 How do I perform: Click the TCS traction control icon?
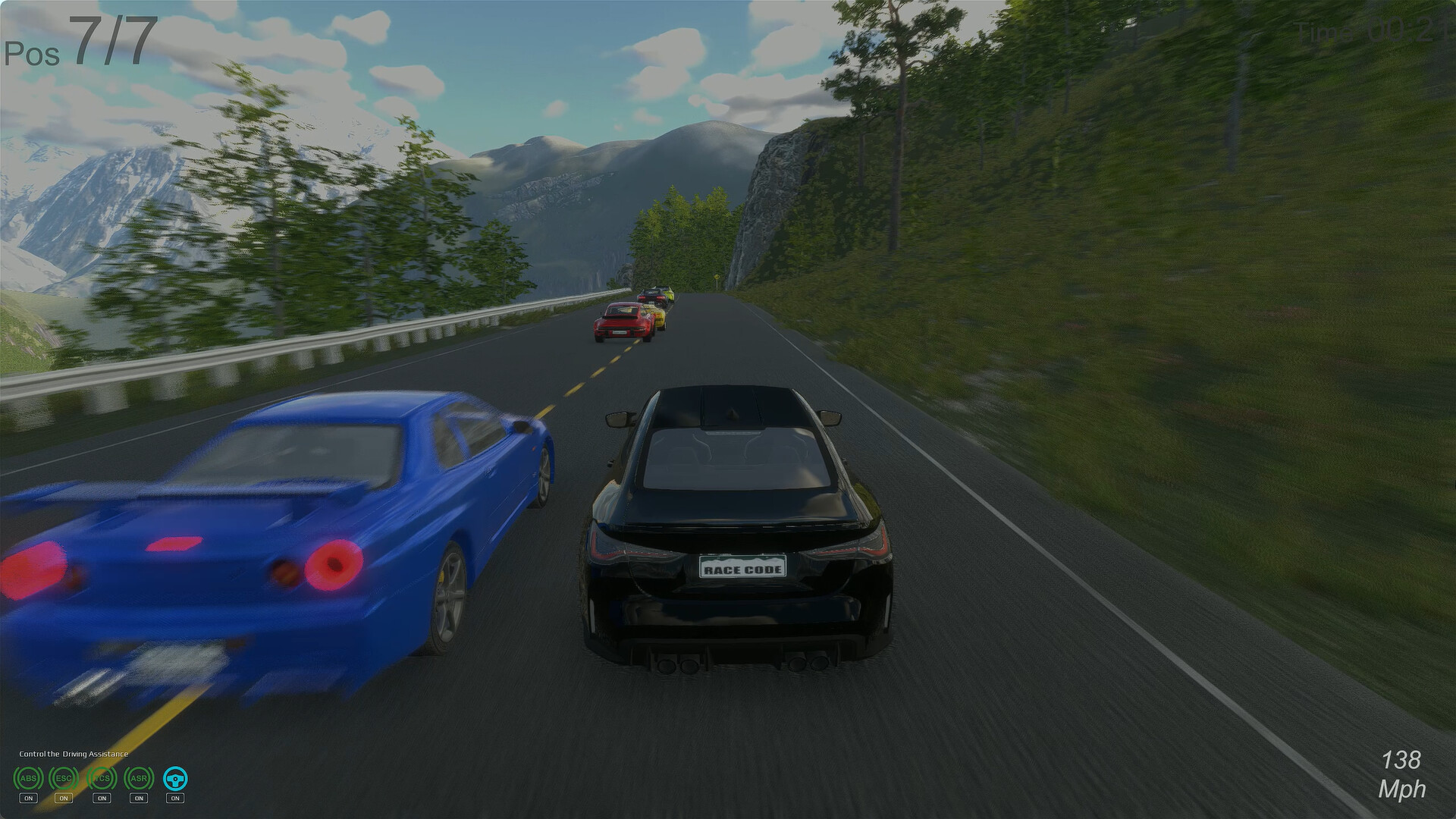101,778
